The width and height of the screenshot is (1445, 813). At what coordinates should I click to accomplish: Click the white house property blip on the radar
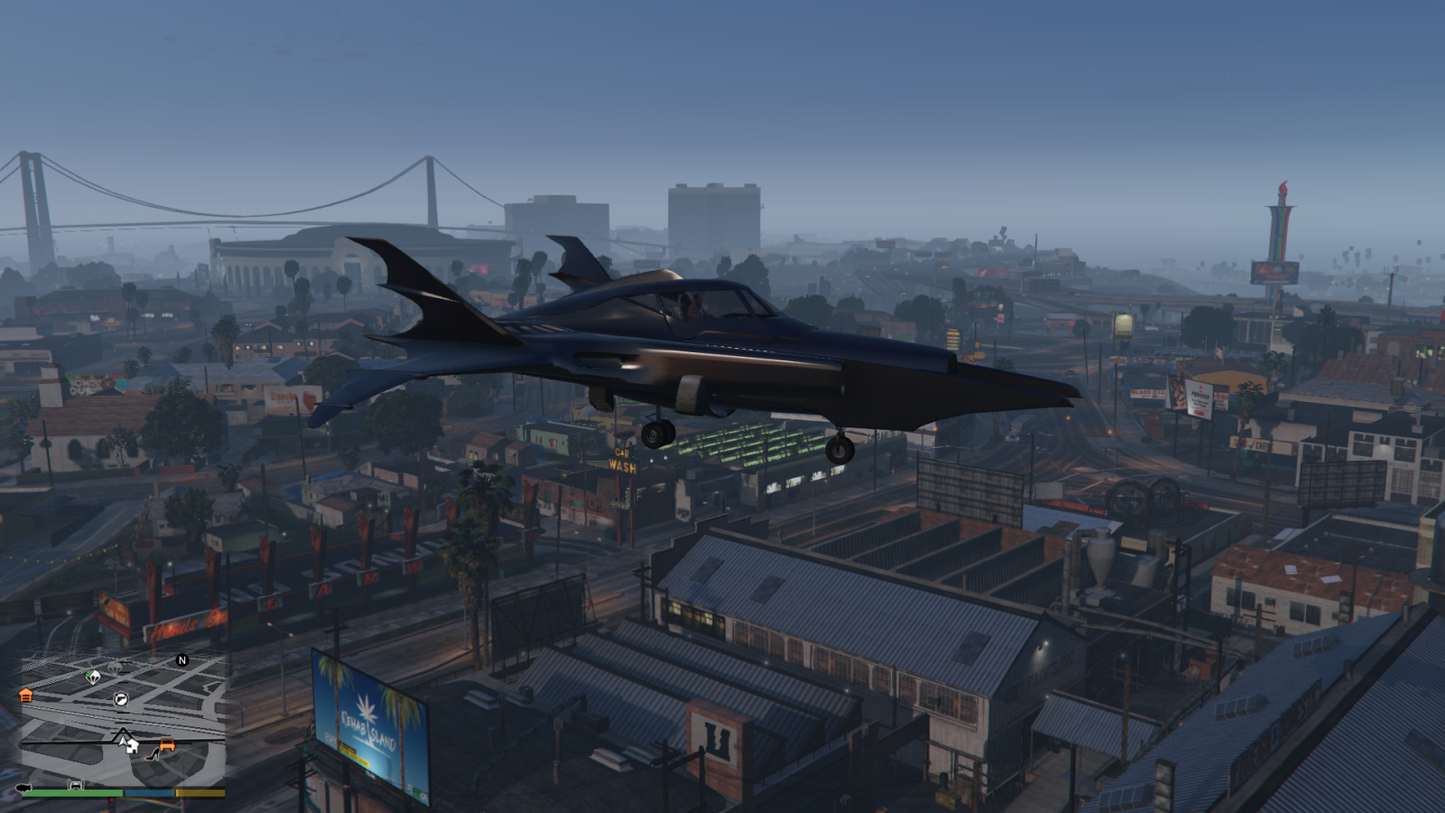[132, 746]
